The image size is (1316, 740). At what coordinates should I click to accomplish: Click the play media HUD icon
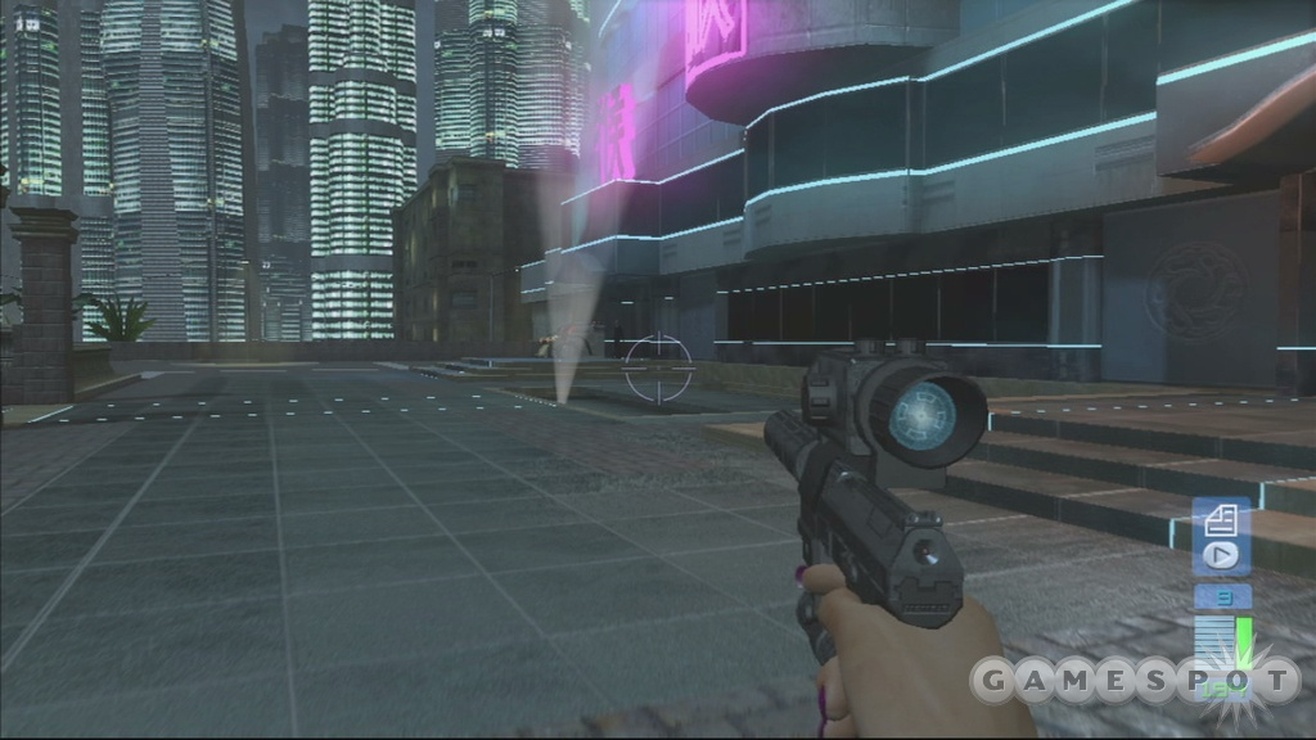(x=1219, y=553)
